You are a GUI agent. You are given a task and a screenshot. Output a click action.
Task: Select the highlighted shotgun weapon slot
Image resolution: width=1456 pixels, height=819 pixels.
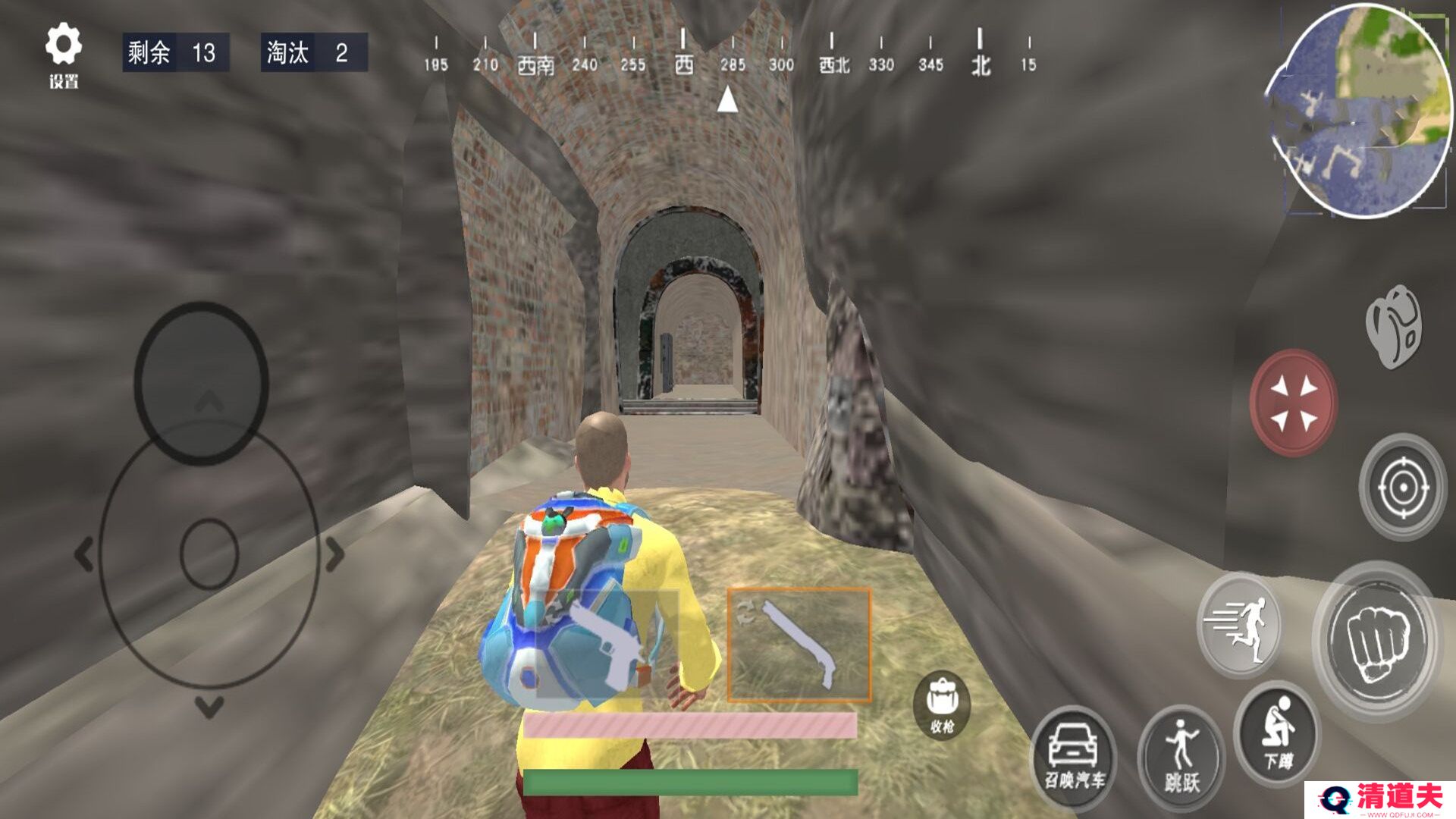coord(799,644)
